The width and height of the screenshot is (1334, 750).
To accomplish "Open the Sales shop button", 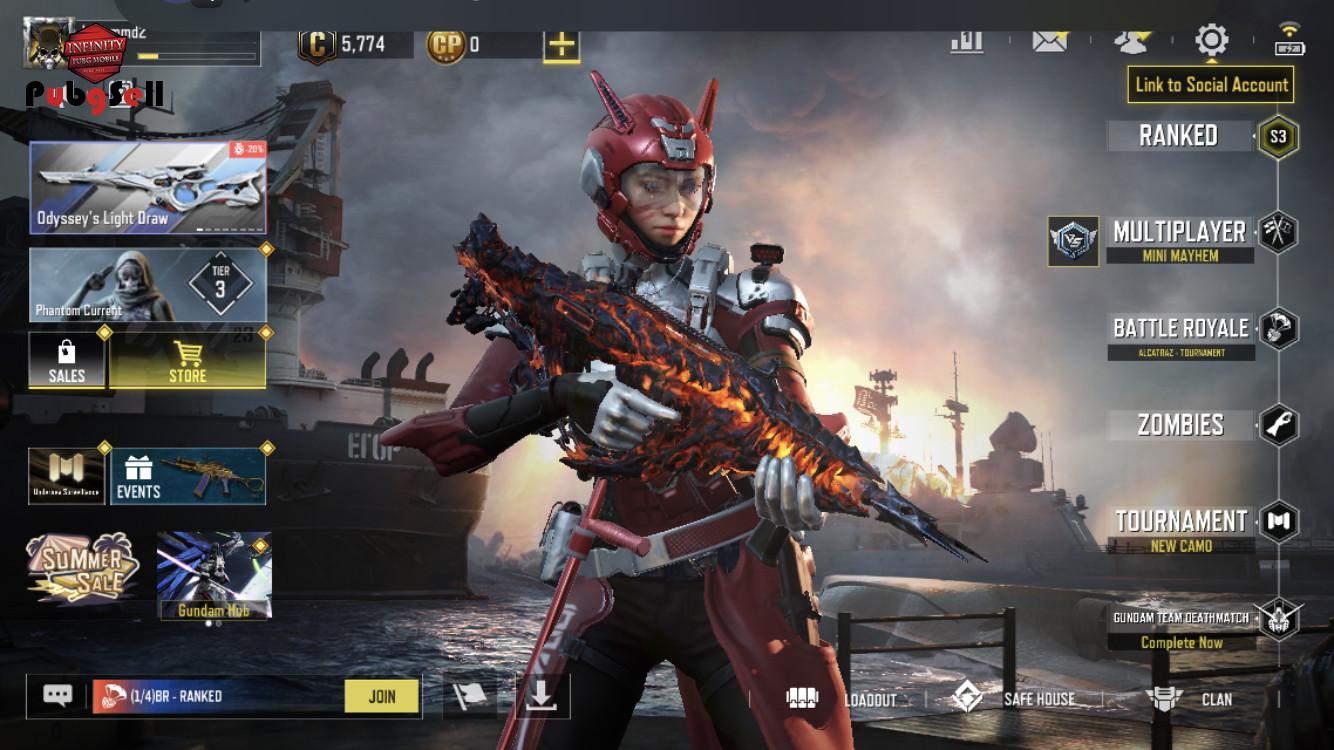I will 67,360.
